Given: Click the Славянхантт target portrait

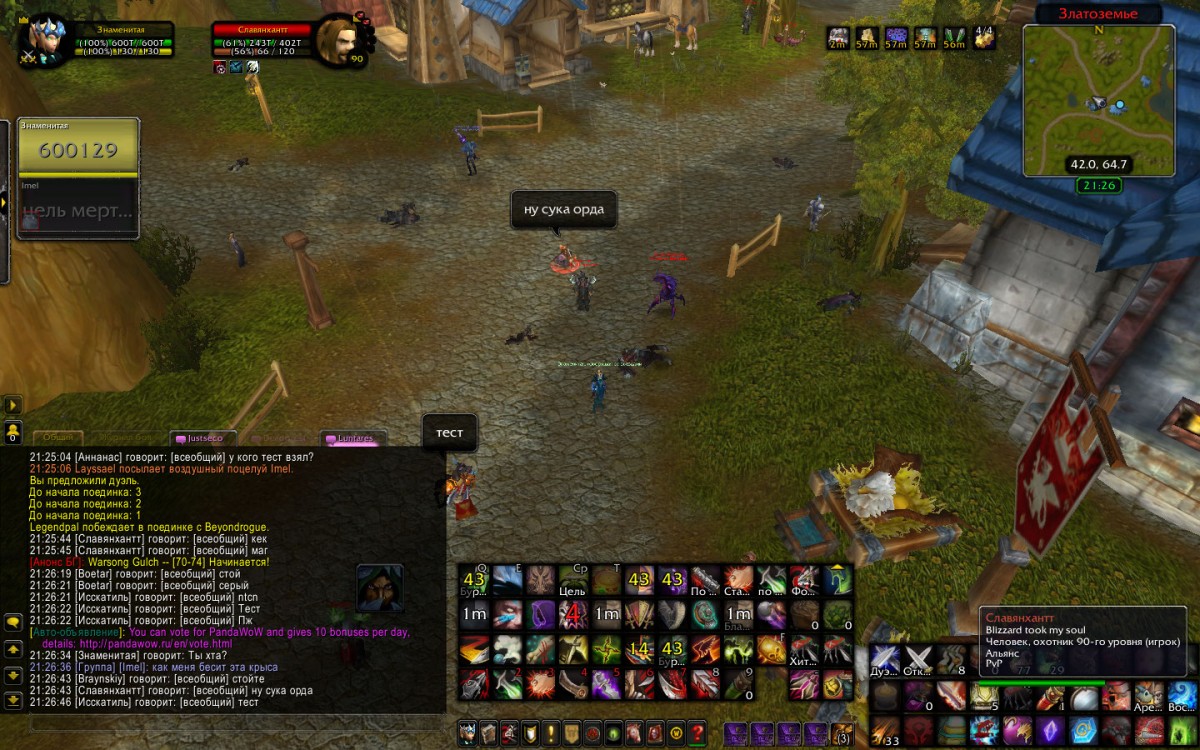Looking at the screenshot, I should [x=335, y=40].
